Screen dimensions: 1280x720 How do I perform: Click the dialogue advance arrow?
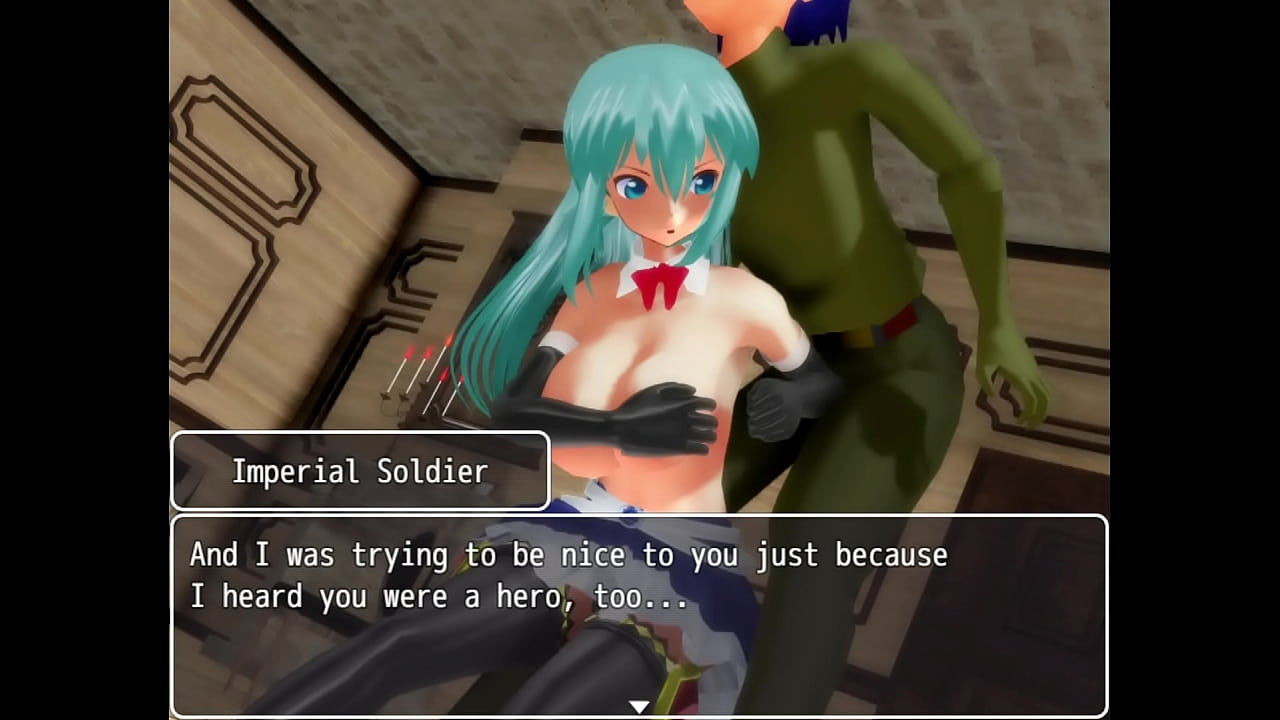(637, 704)
